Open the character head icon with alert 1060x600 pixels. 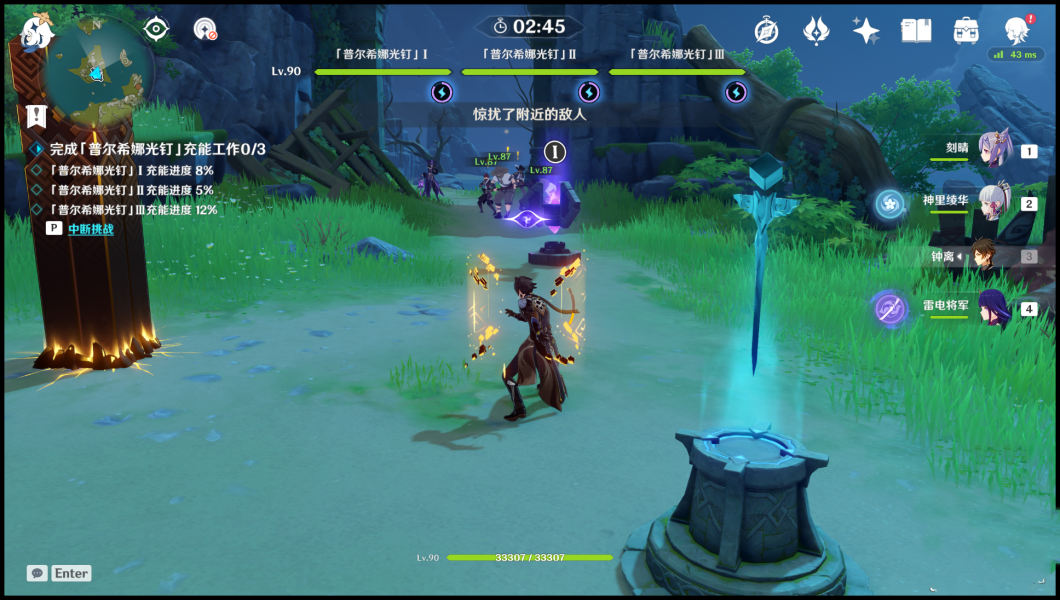(x=1016, y=30)
